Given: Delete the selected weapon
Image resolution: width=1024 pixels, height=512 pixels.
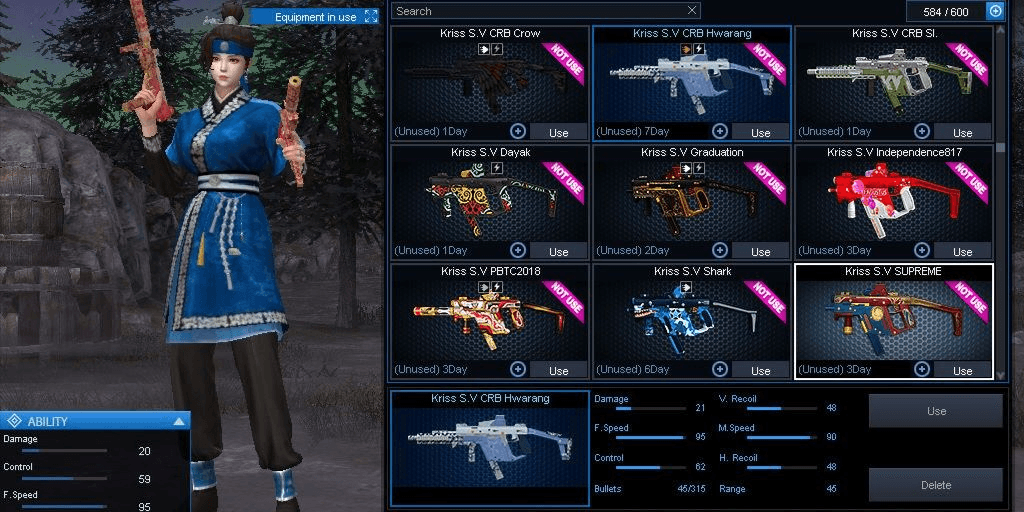Looking at the screenshot, I should point(936,485).
